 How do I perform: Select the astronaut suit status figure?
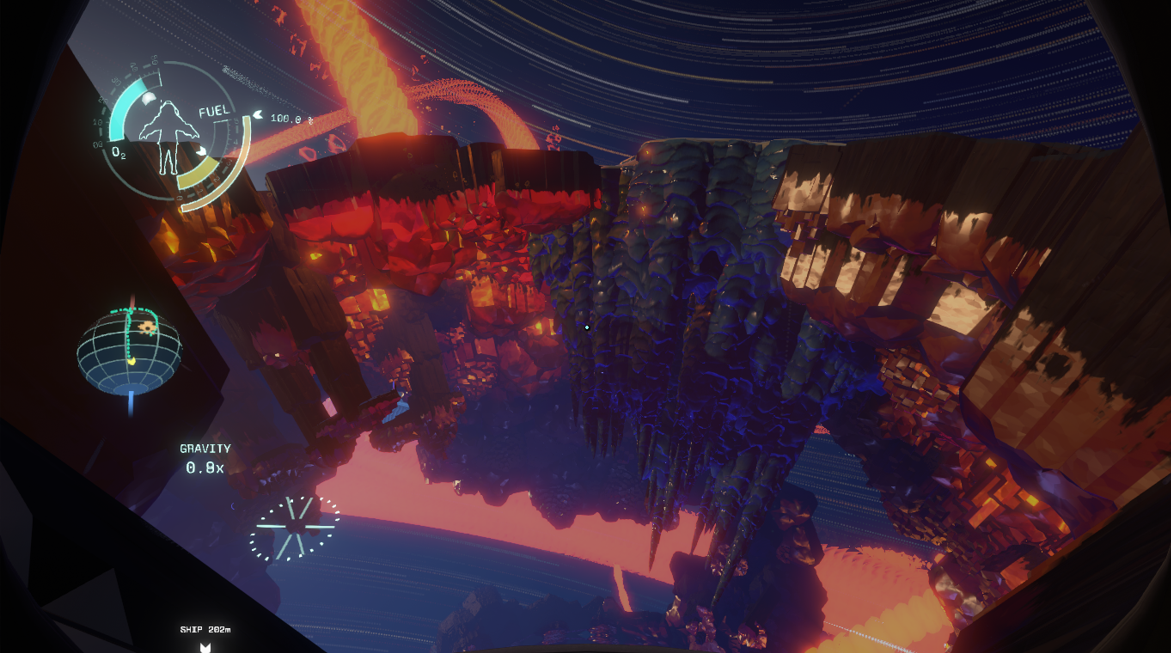click(168, 136)
